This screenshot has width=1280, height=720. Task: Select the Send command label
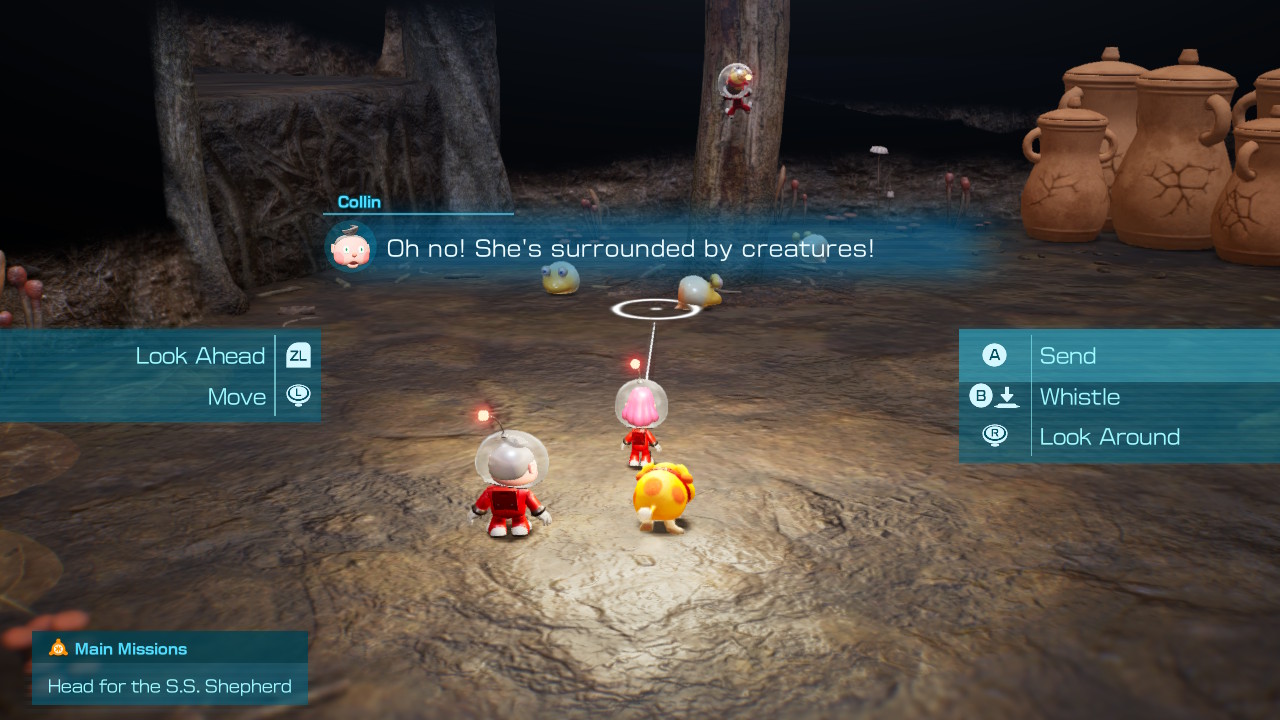[x=1068, y=355]
